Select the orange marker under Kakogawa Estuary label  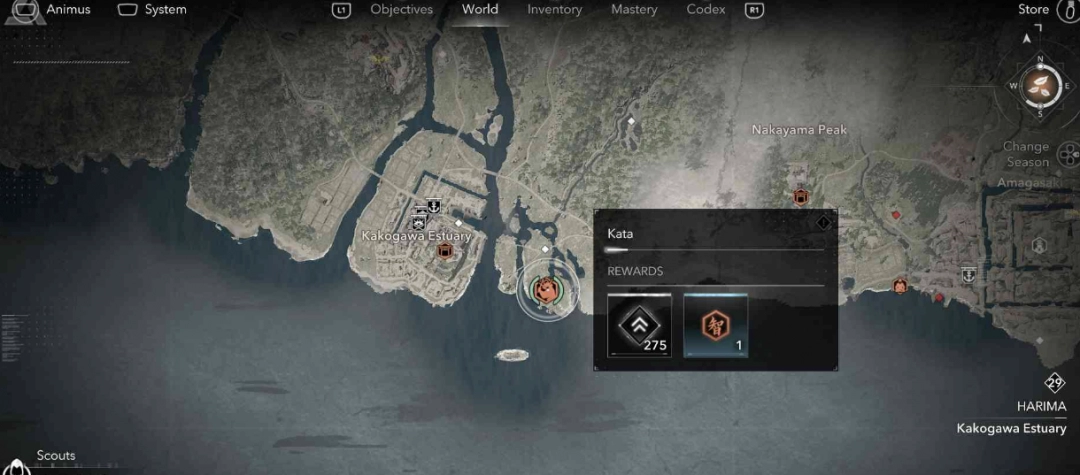[x=445, y=251]
